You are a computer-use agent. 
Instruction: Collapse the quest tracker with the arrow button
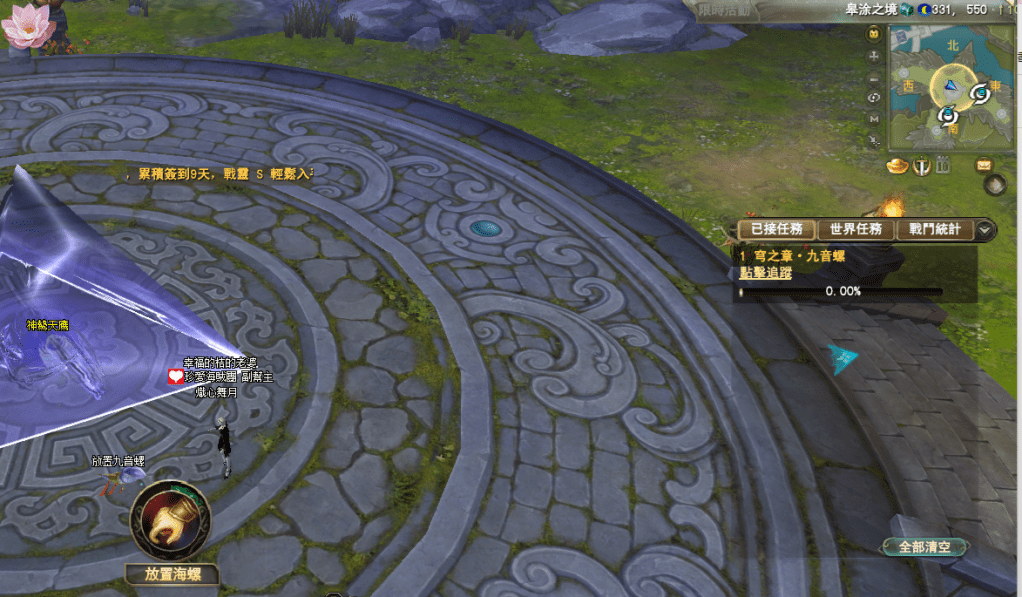[986, 230]
